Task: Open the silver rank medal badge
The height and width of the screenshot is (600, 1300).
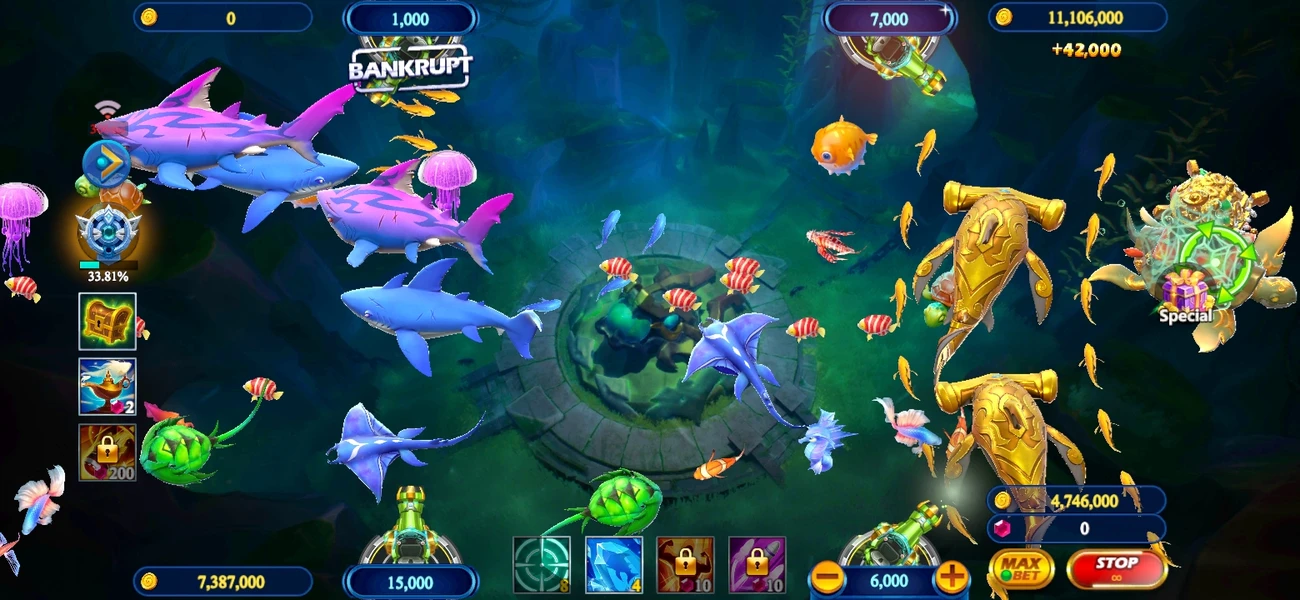Action: click(107, 233)
